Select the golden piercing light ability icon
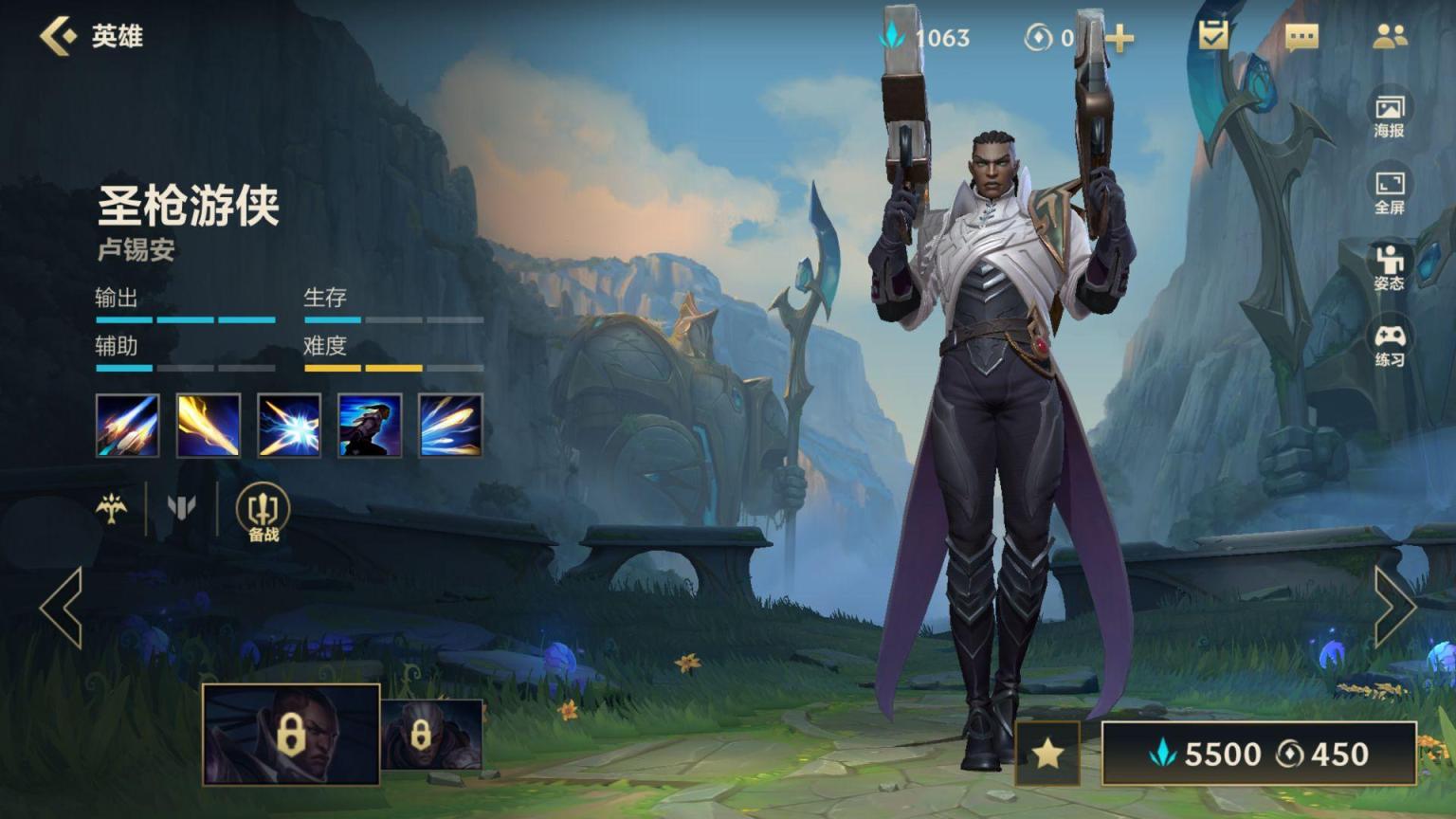 tap(208, 426)
